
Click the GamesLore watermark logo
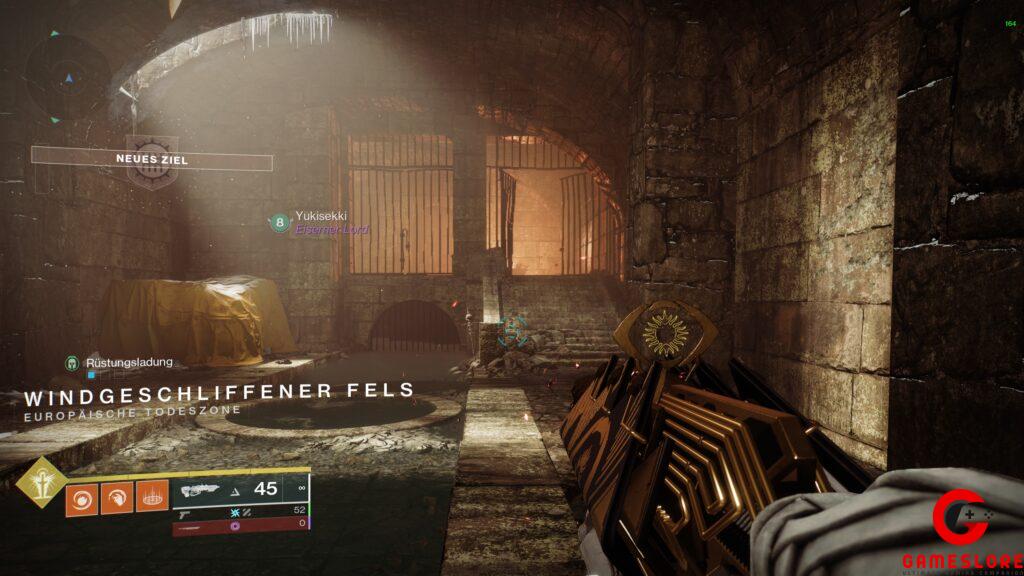coord(961,531)
